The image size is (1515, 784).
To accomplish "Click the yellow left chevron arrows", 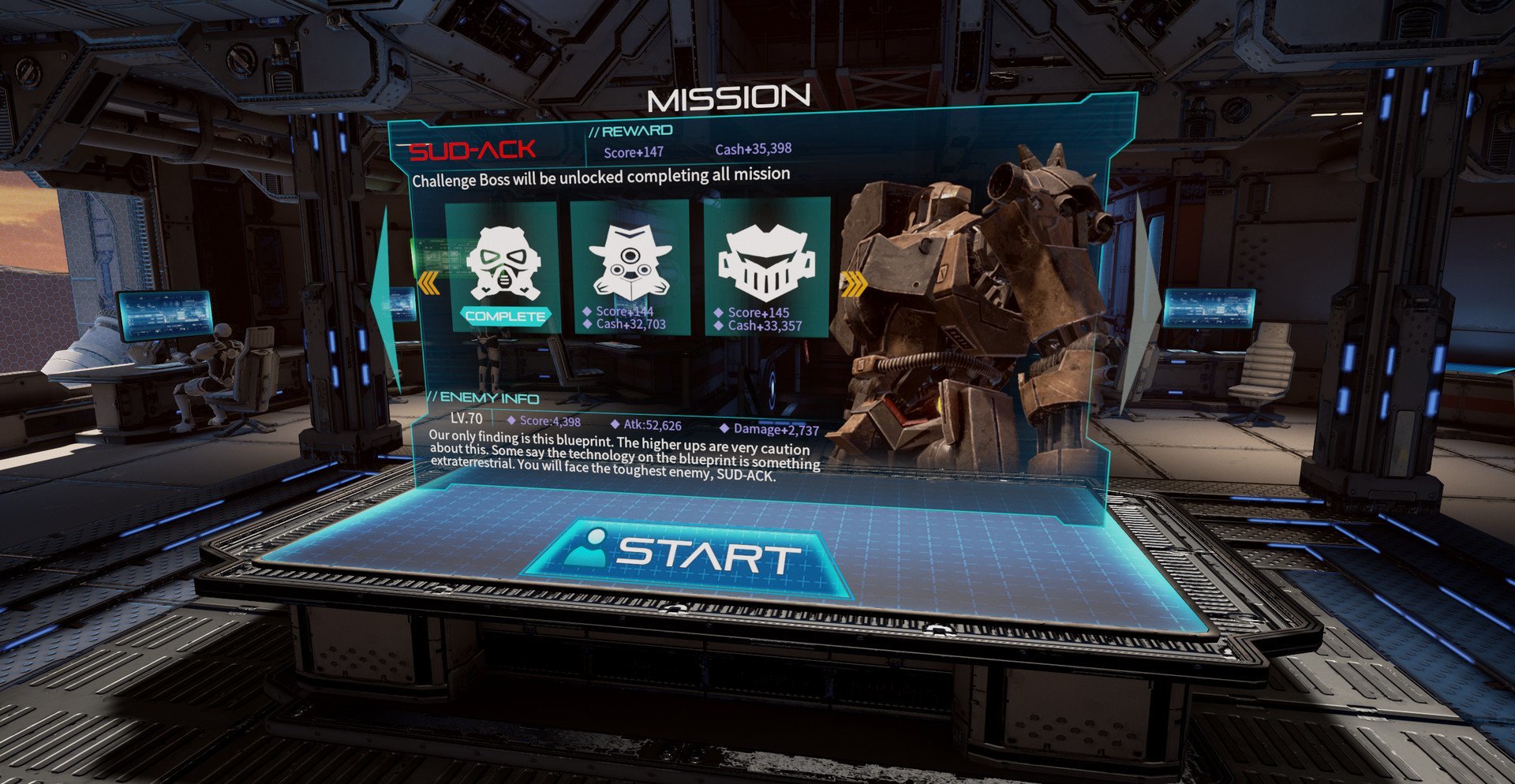I will click(x=429, y=282).
